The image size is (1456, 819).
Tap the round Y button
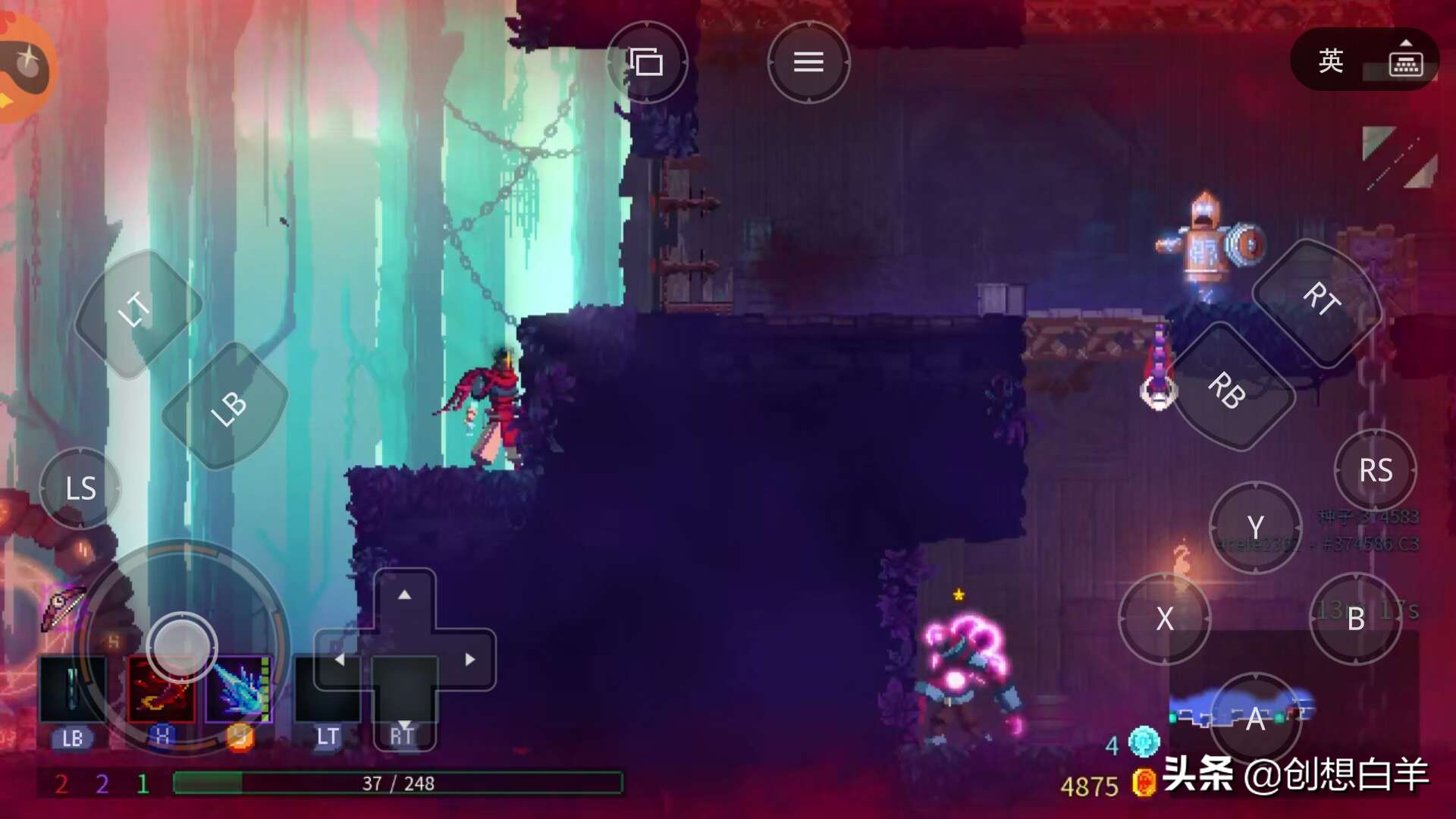1255,527
